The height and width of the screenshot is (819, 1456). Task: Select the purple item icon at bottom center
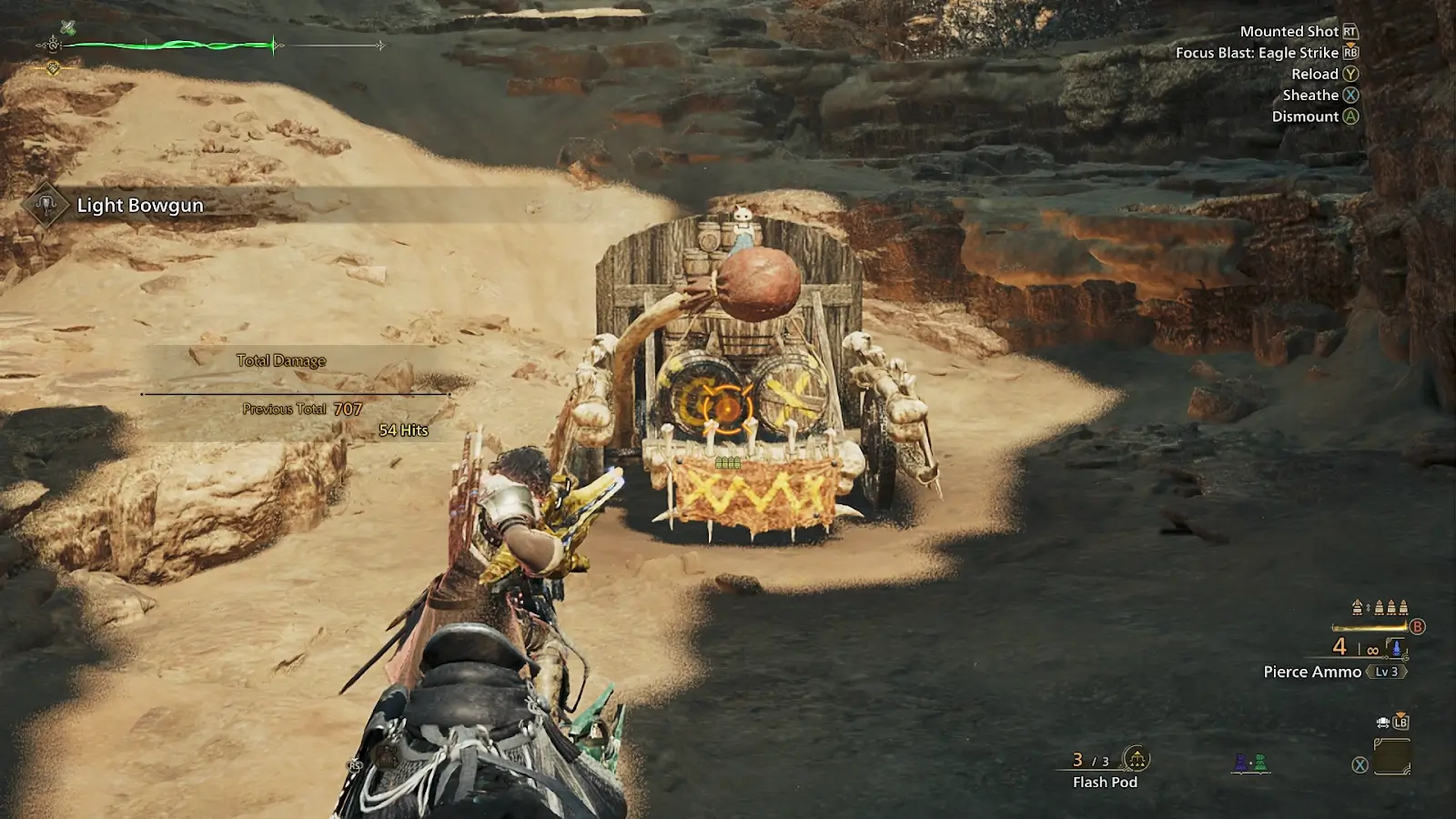point(1240,763)
